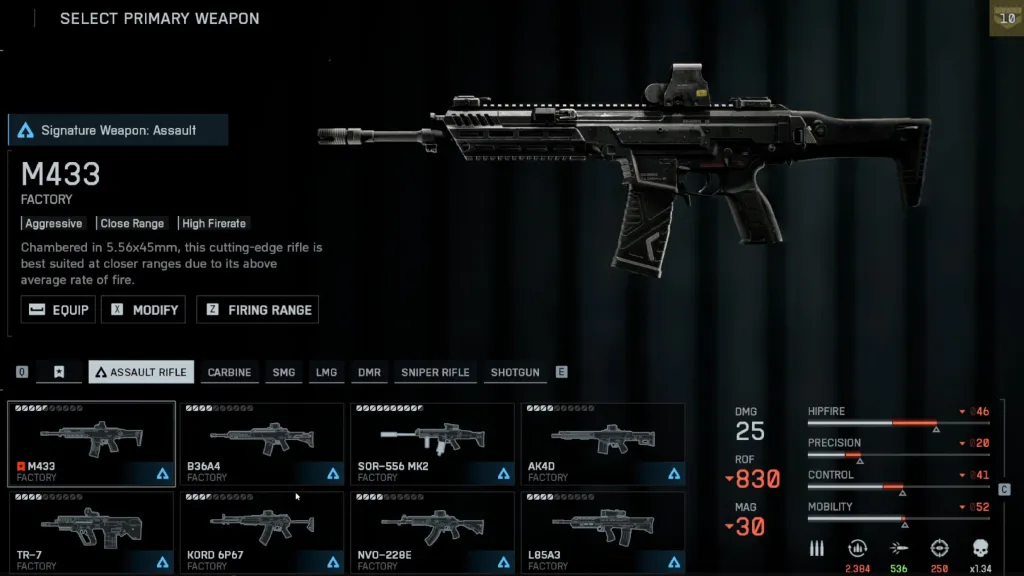Choose the Shotgun category tab

point(515,372)
